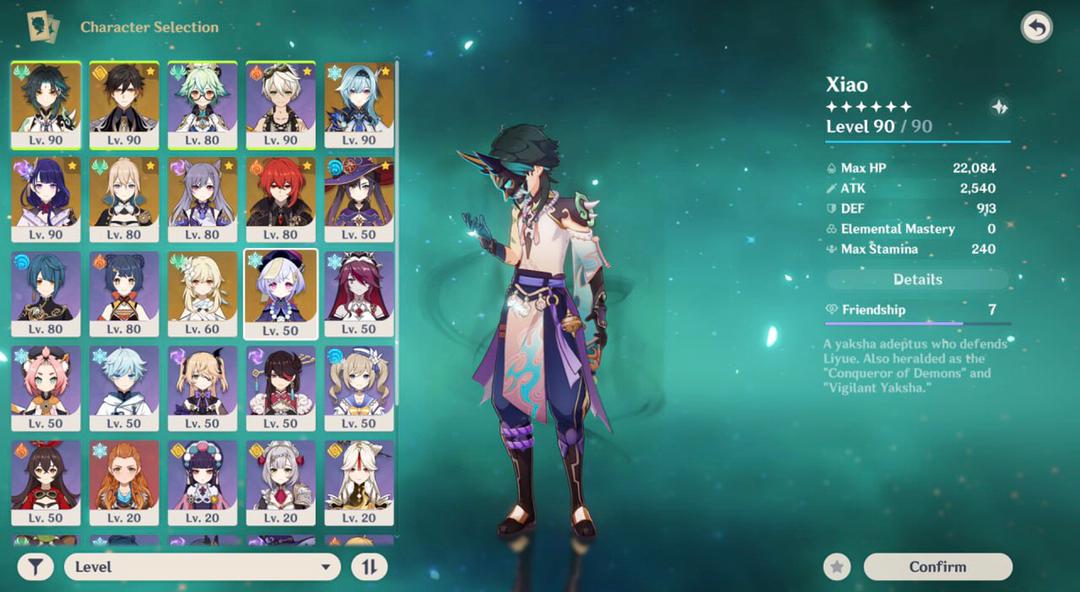The image size is (1080, 592).
Task: Click the star button beside Confirm
Action: [x=837, y=567]
